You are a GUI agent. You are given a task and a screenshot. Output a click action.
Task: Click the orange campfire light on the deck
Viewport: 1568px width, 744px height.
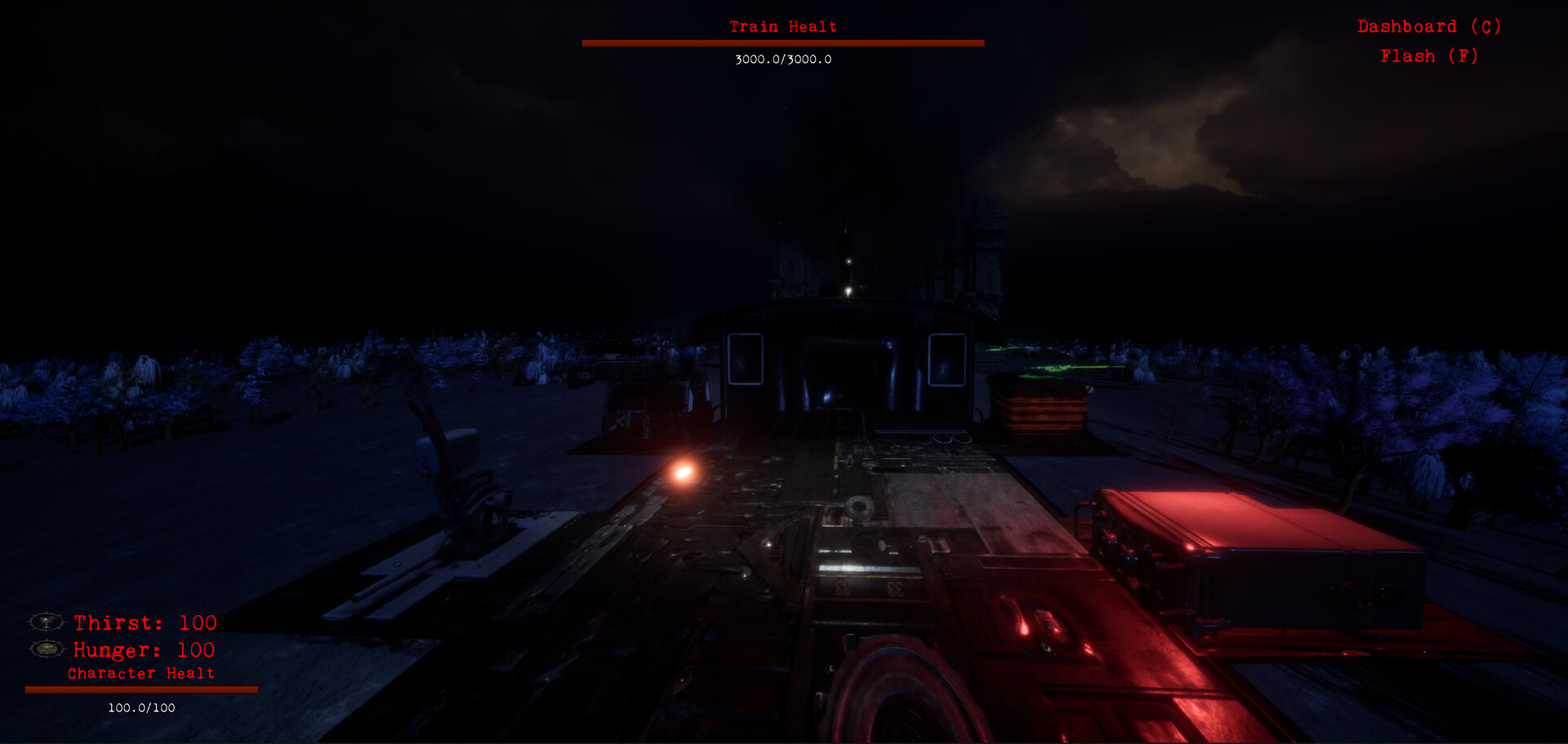[684, 471]
